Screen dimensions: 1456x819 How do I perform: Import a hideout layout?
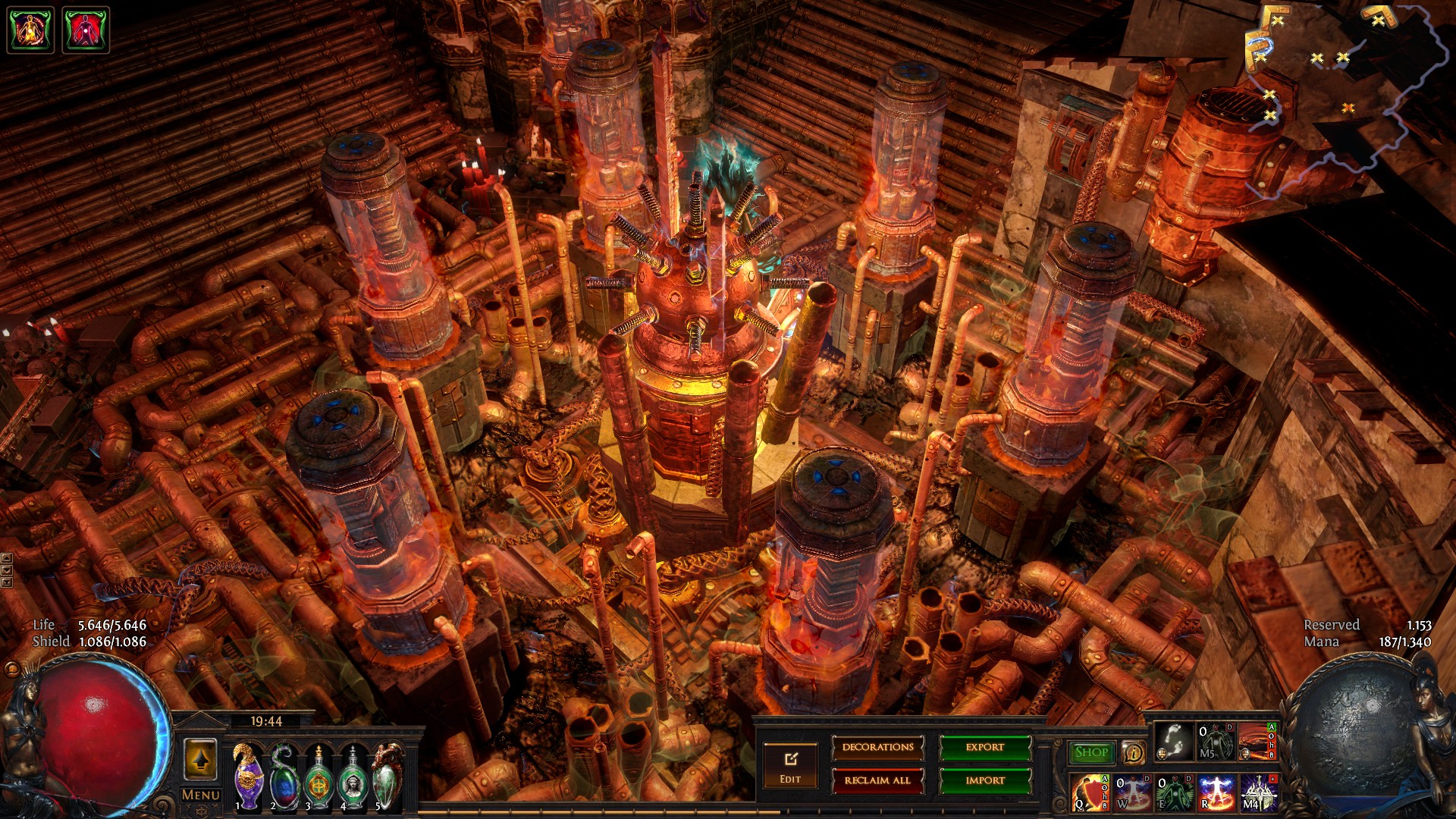point(984,780)
